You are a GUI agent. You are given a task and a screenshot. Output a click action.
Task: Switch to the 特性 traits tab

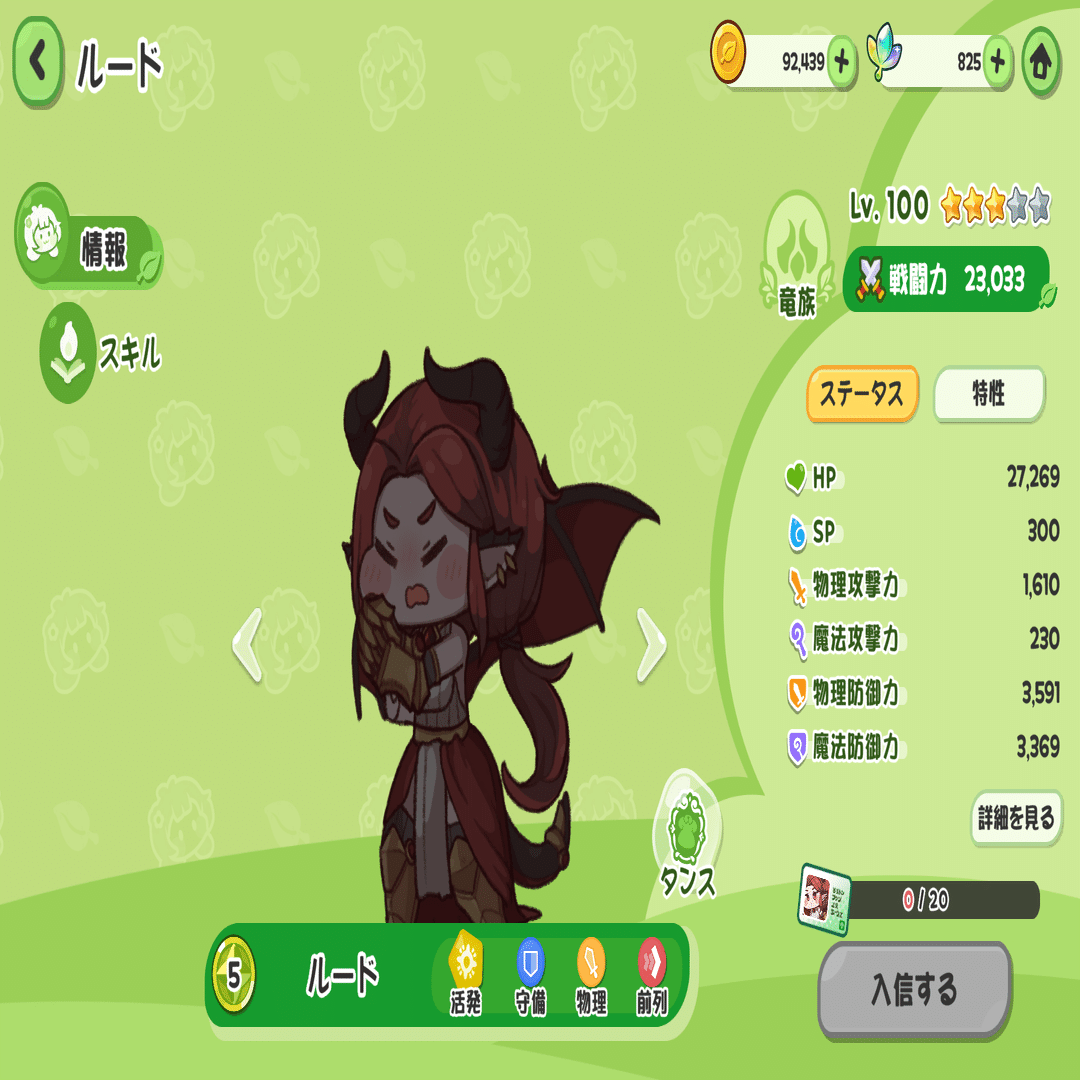988,394
